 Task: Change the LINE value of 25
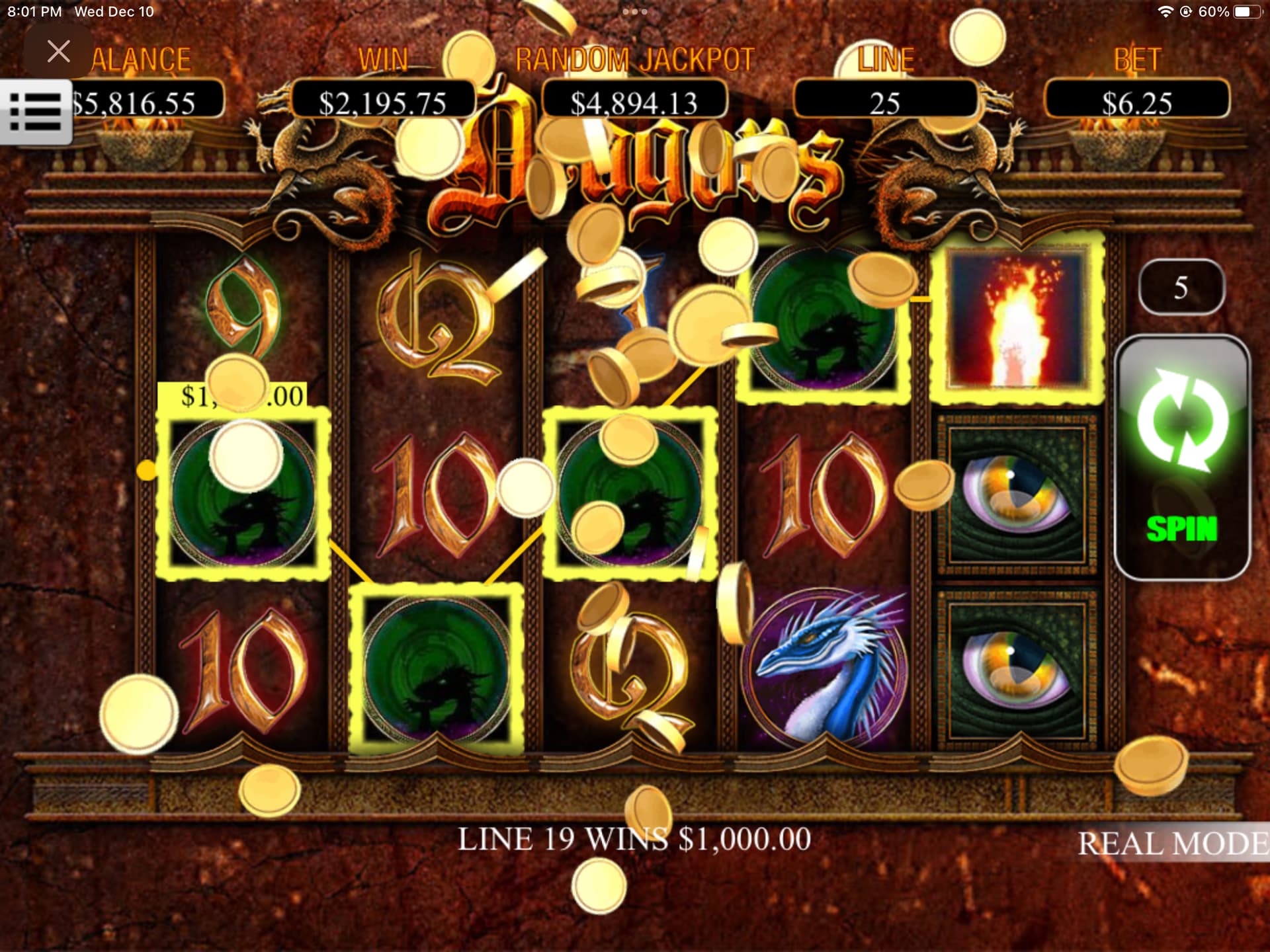point(884,102)
